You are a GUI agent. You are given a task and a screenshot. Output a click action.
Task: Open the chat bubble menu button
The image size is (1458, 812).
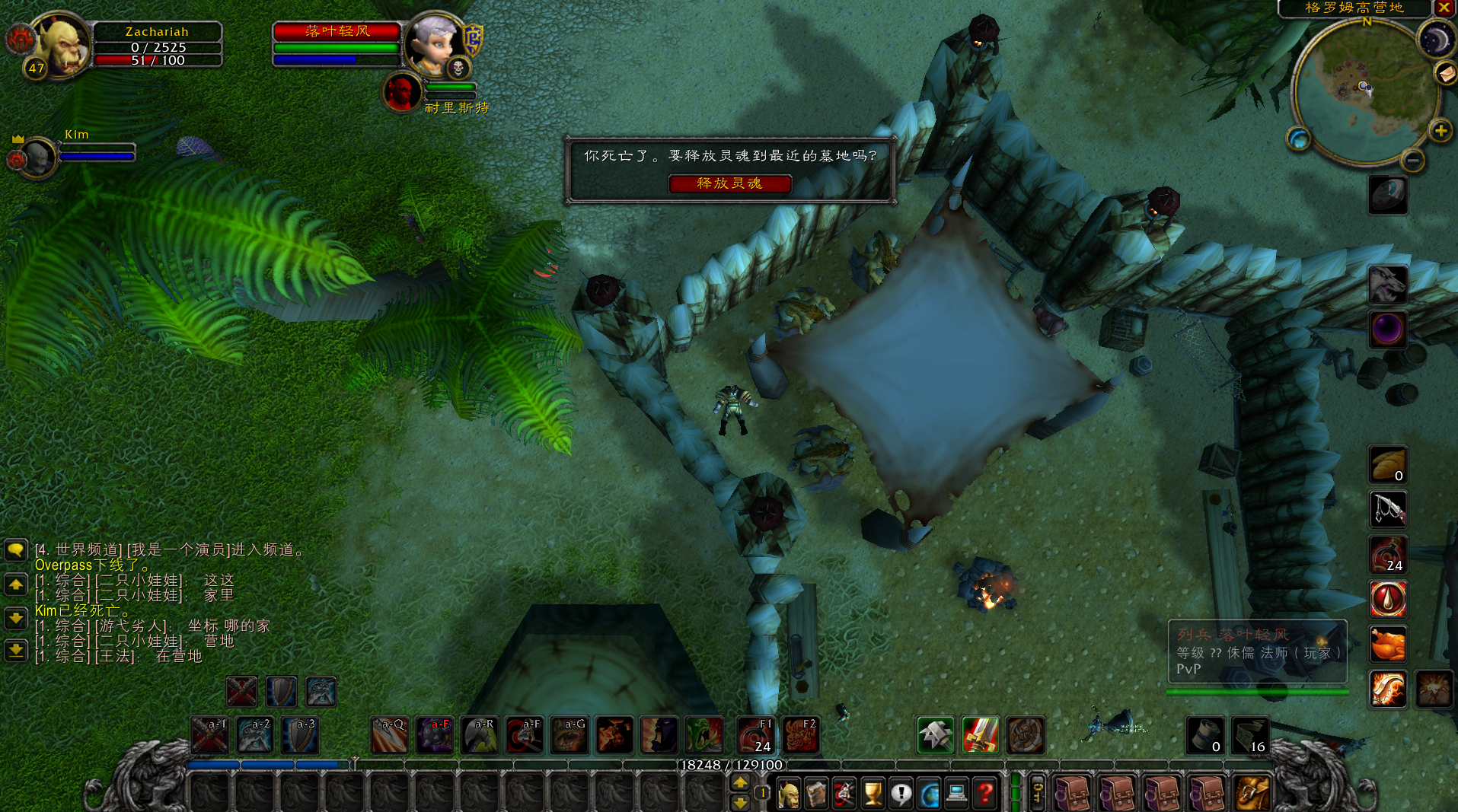point(16,549)
